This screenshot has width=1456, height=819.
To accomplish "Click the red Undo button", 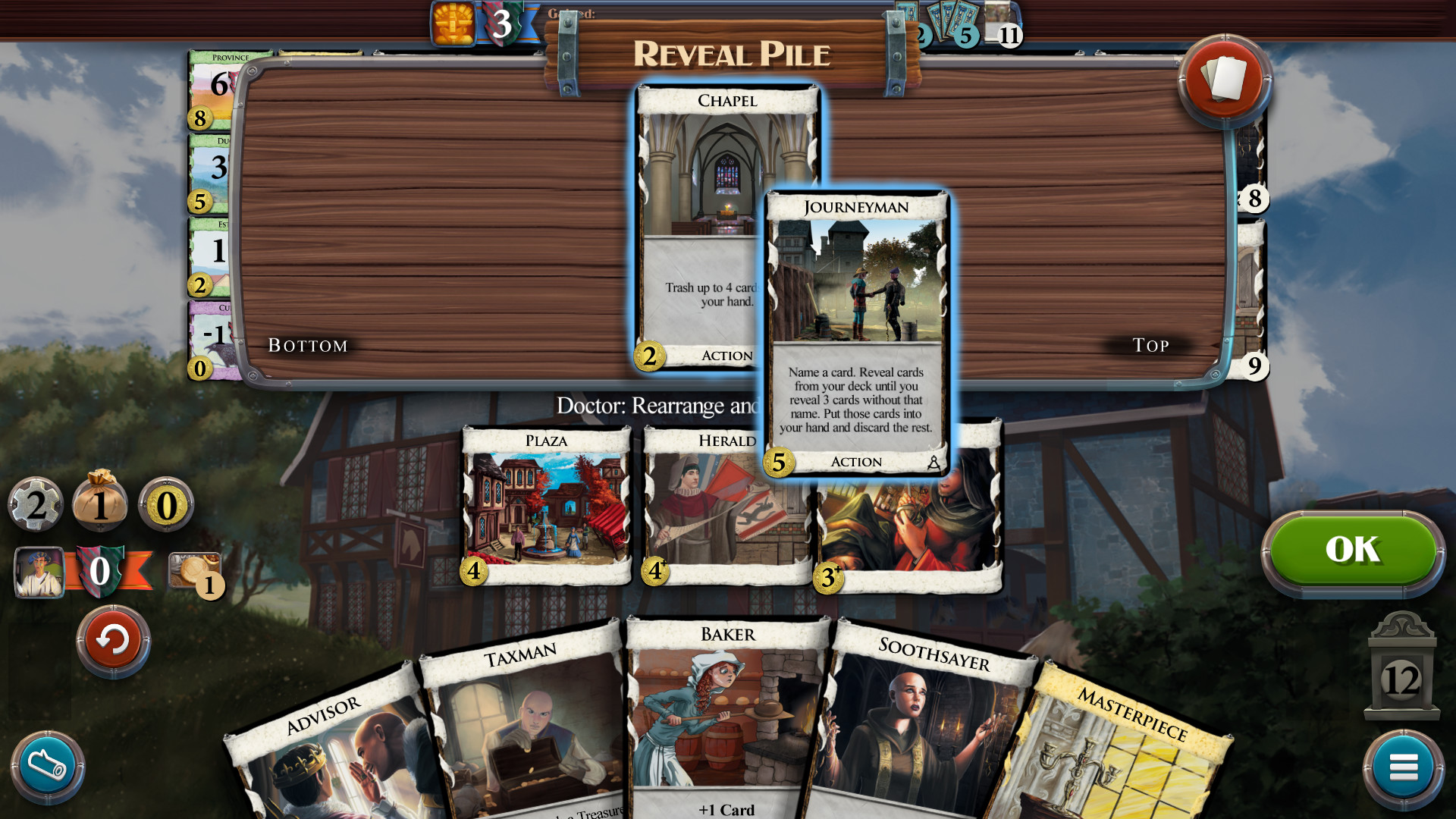I will point(112,641).
